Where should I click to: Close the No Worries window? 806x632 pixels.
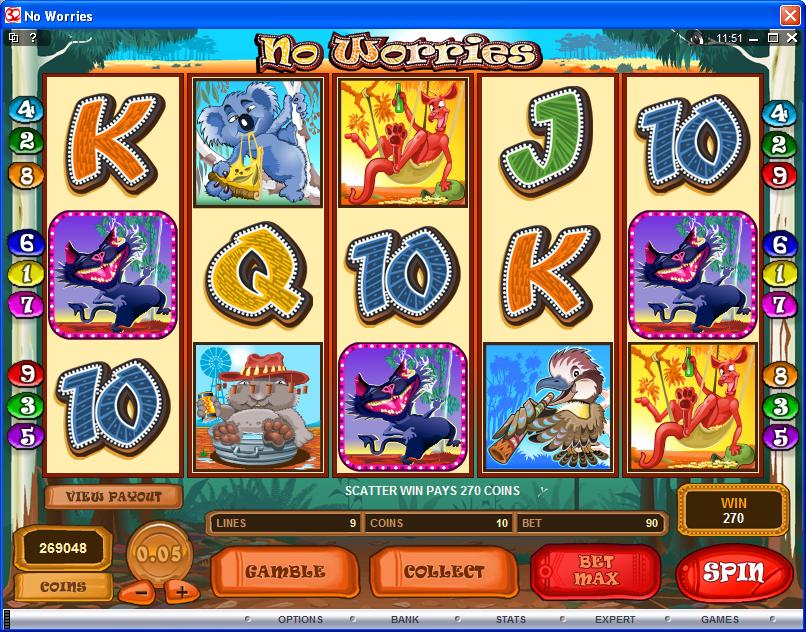click(790, 16)
